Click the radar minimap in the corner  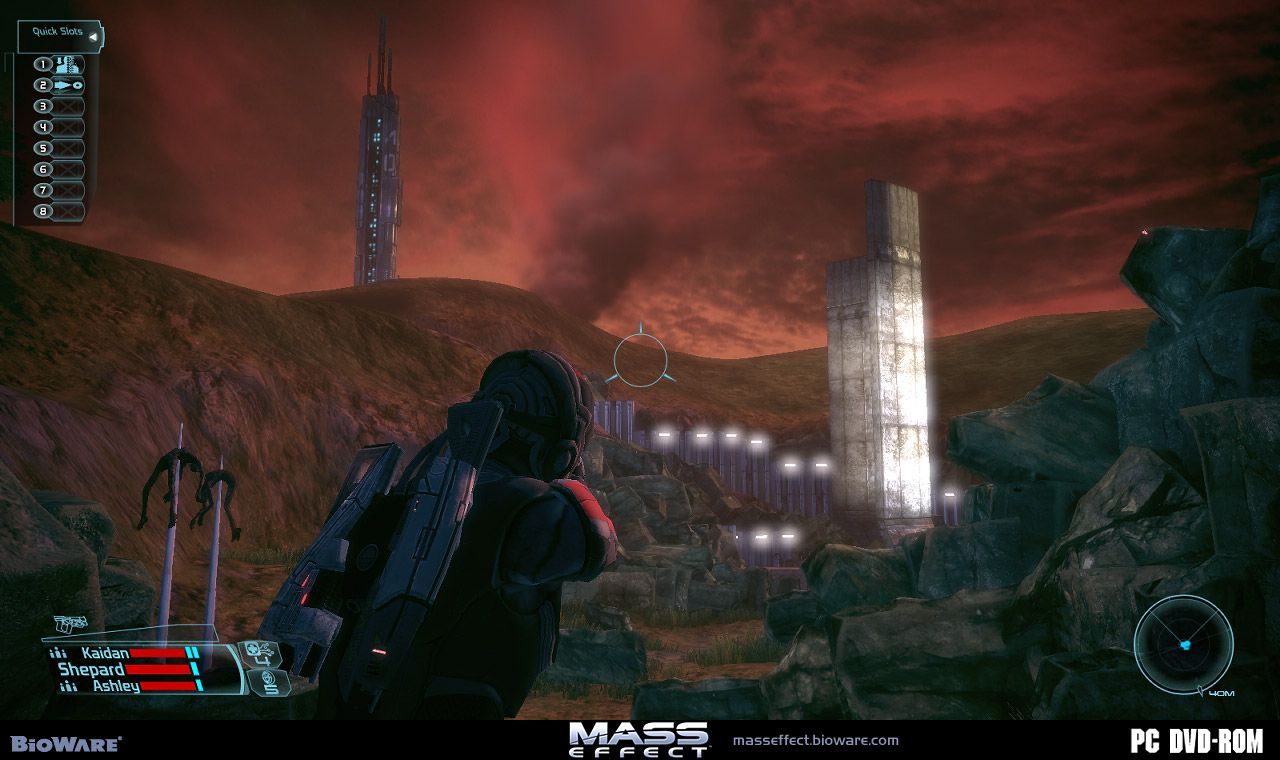tap(1185, 645)
